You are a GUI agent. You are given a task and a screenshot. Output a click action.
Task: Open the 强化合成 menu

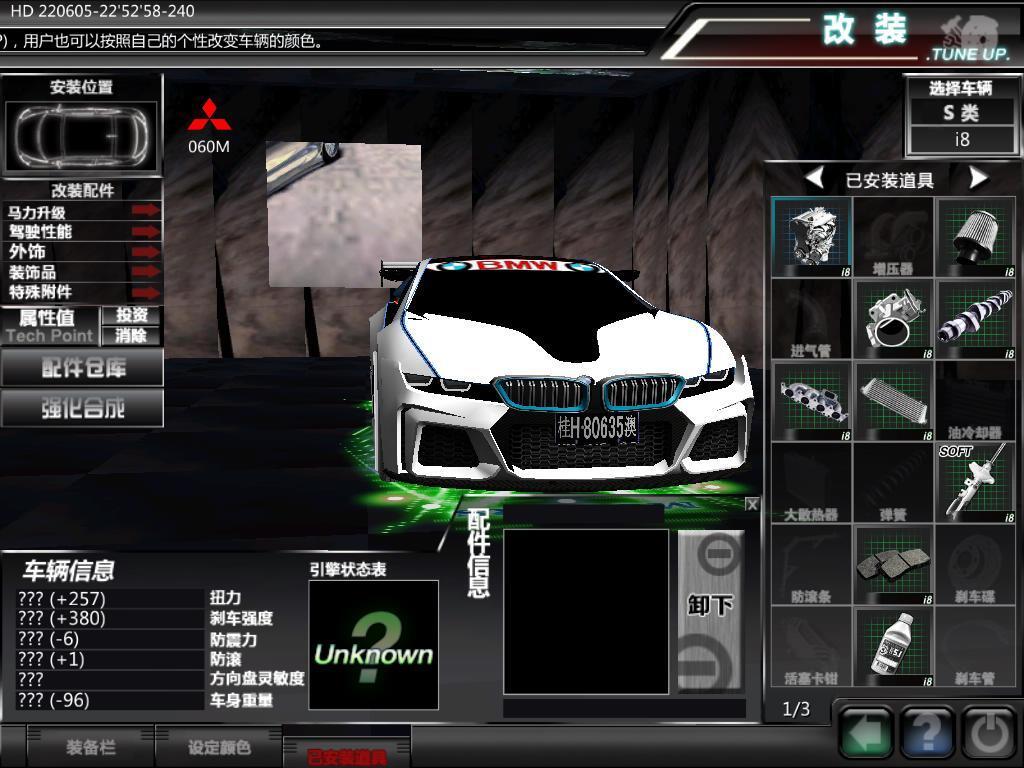pyautogui.click(x=82, y=408)
